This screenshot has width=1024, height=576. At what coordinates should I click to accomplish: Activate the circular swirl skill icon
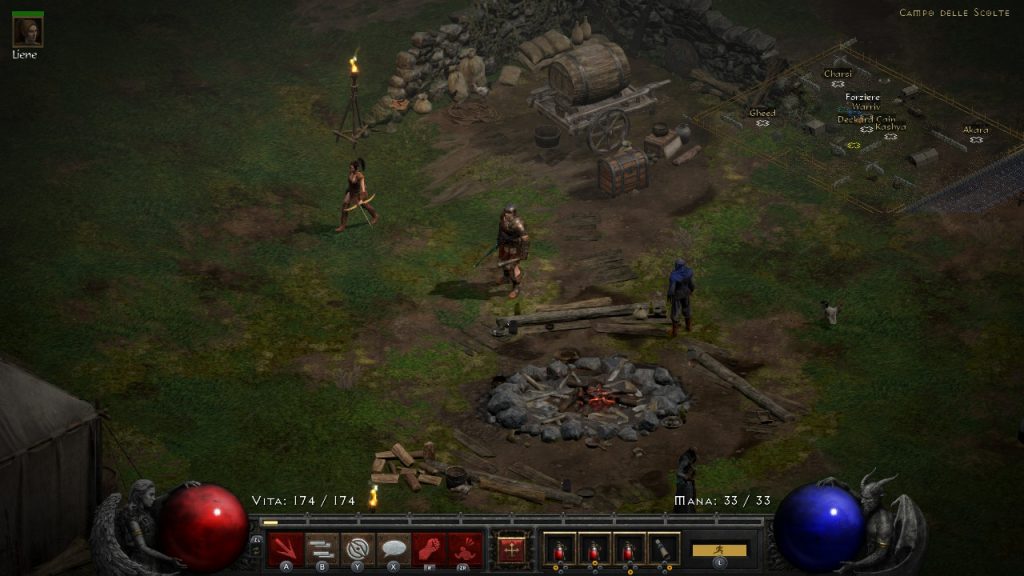(x=358, y=549)
